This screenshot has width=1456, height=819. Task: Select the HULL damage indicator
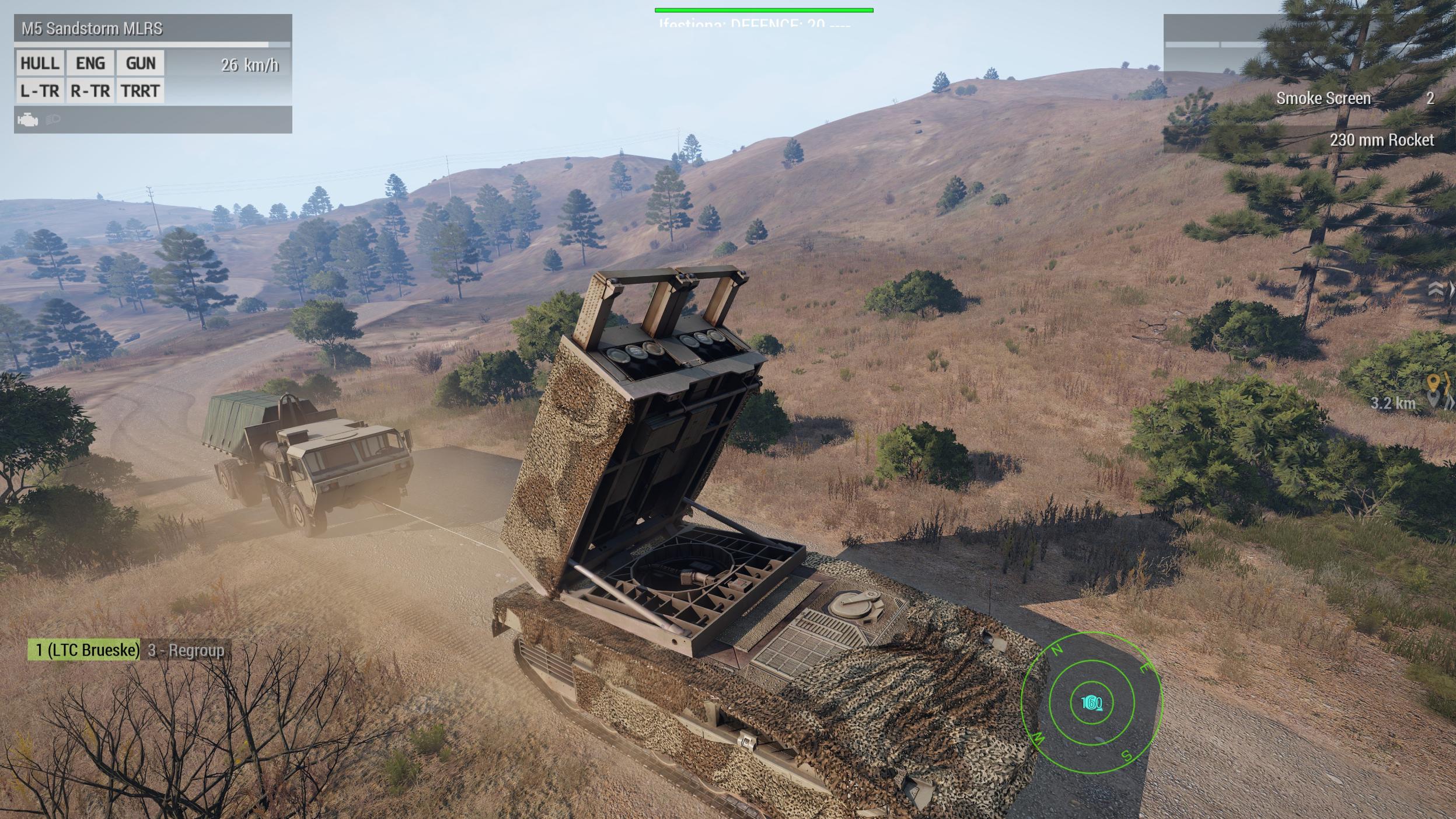tap(40, 63)
